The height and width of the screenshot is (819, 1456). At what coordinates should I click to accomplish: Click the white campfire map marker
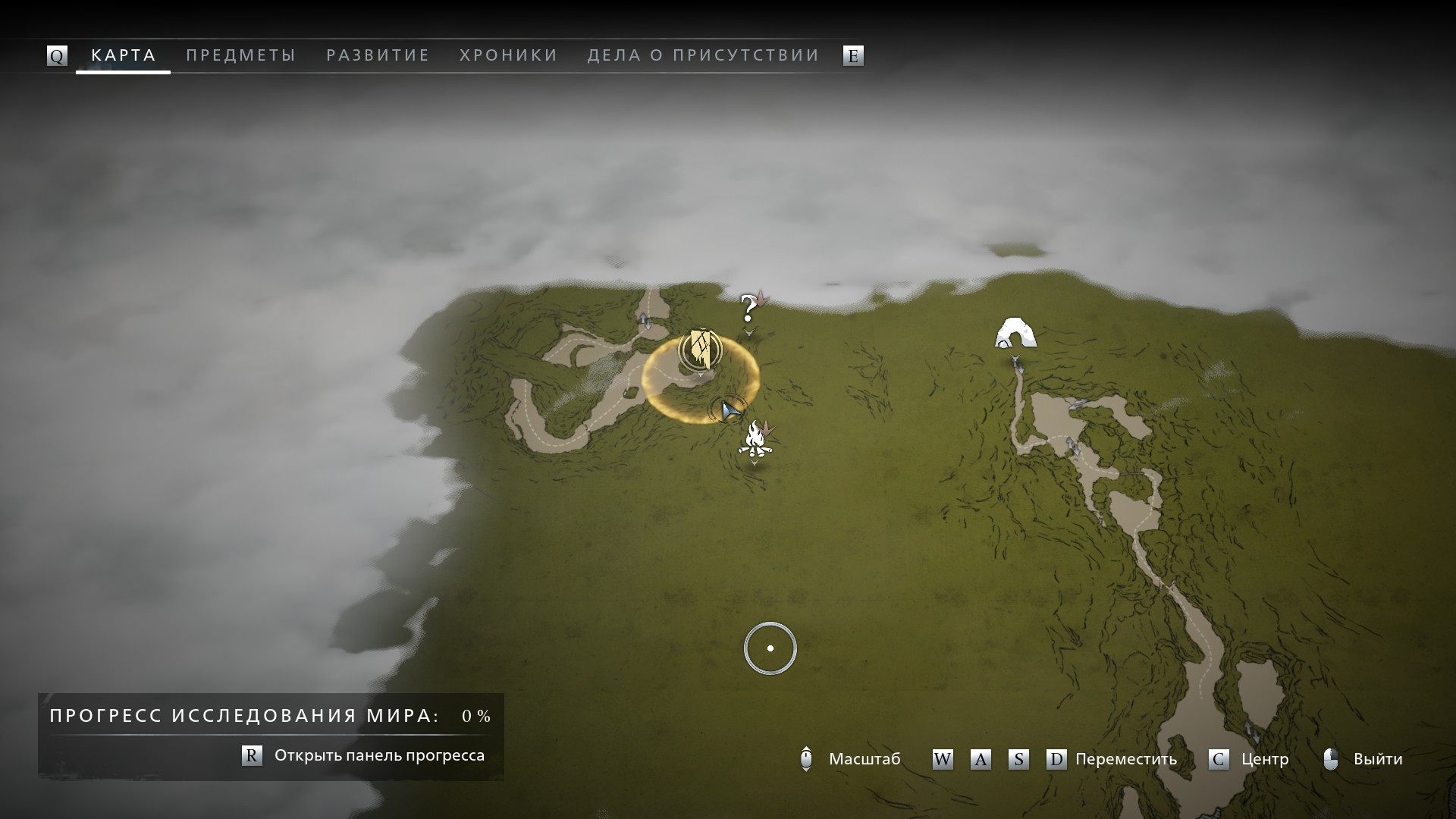click(x=755, y=439)
